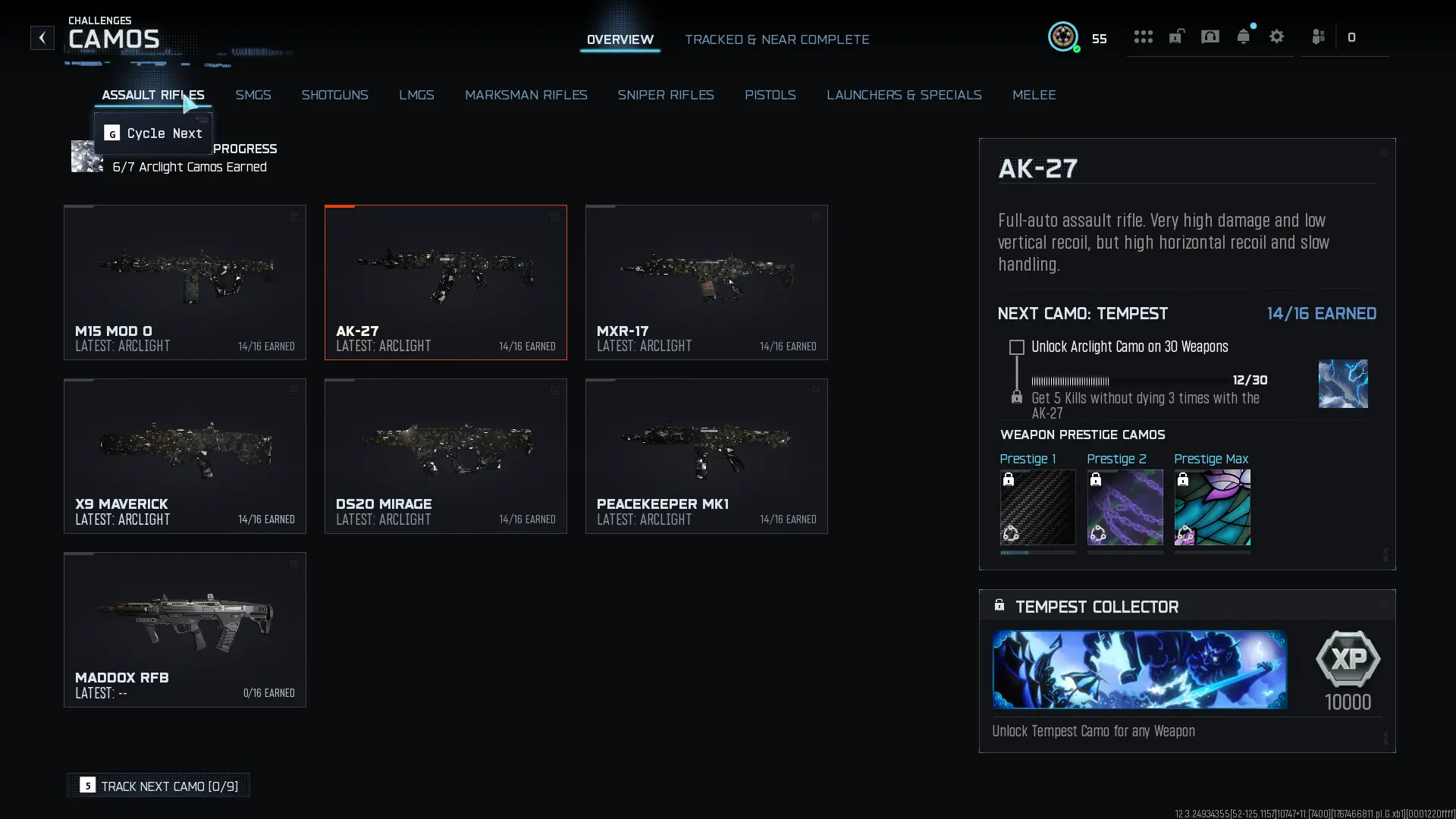Enable the Unlock Arclight Camo on 30 Weapons checkbox
This screenshot has height=819, width=1456.
tap(1016, 347)
